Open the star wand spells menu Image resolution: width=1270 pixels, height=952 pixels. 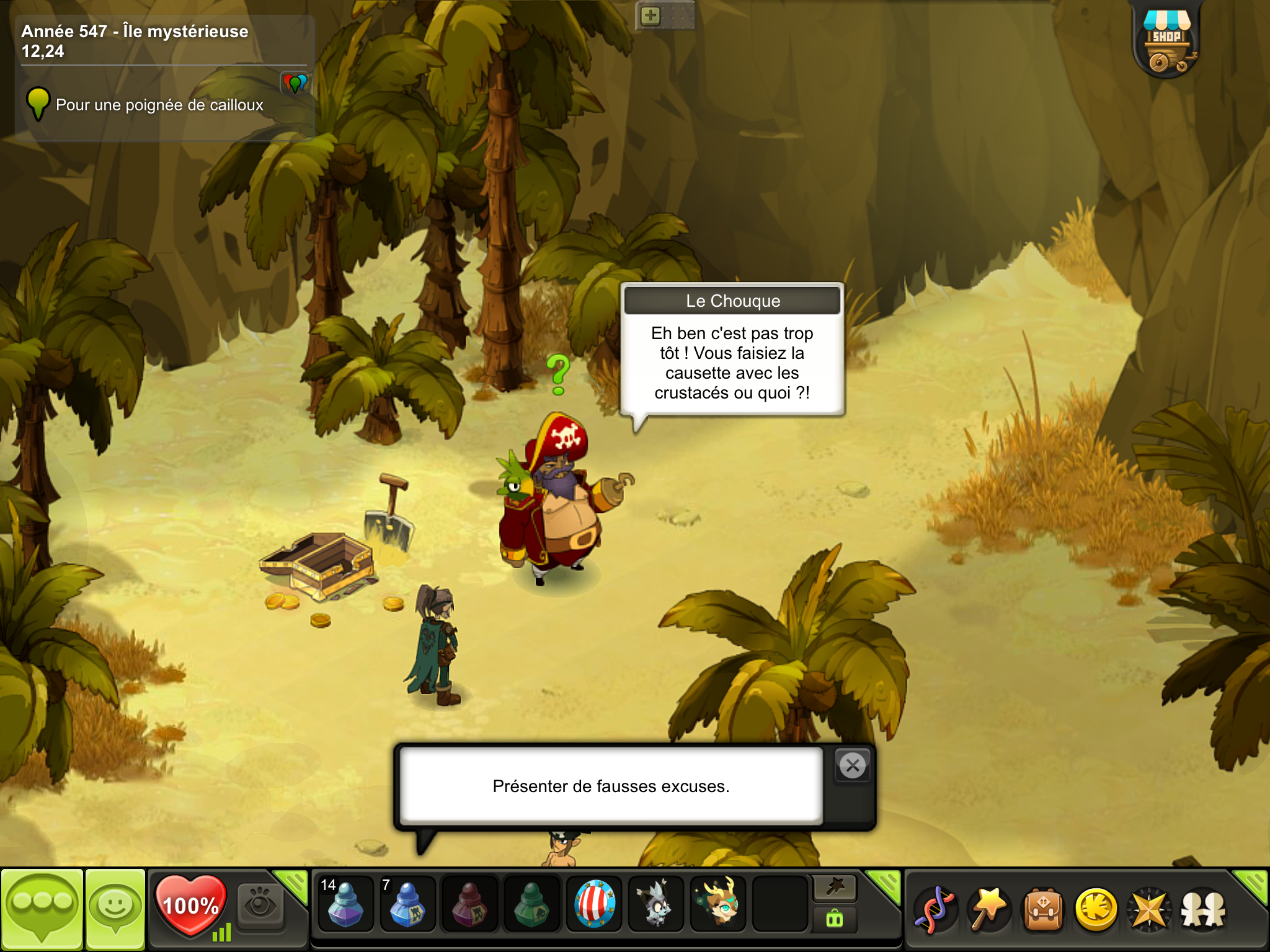(988, 909)
